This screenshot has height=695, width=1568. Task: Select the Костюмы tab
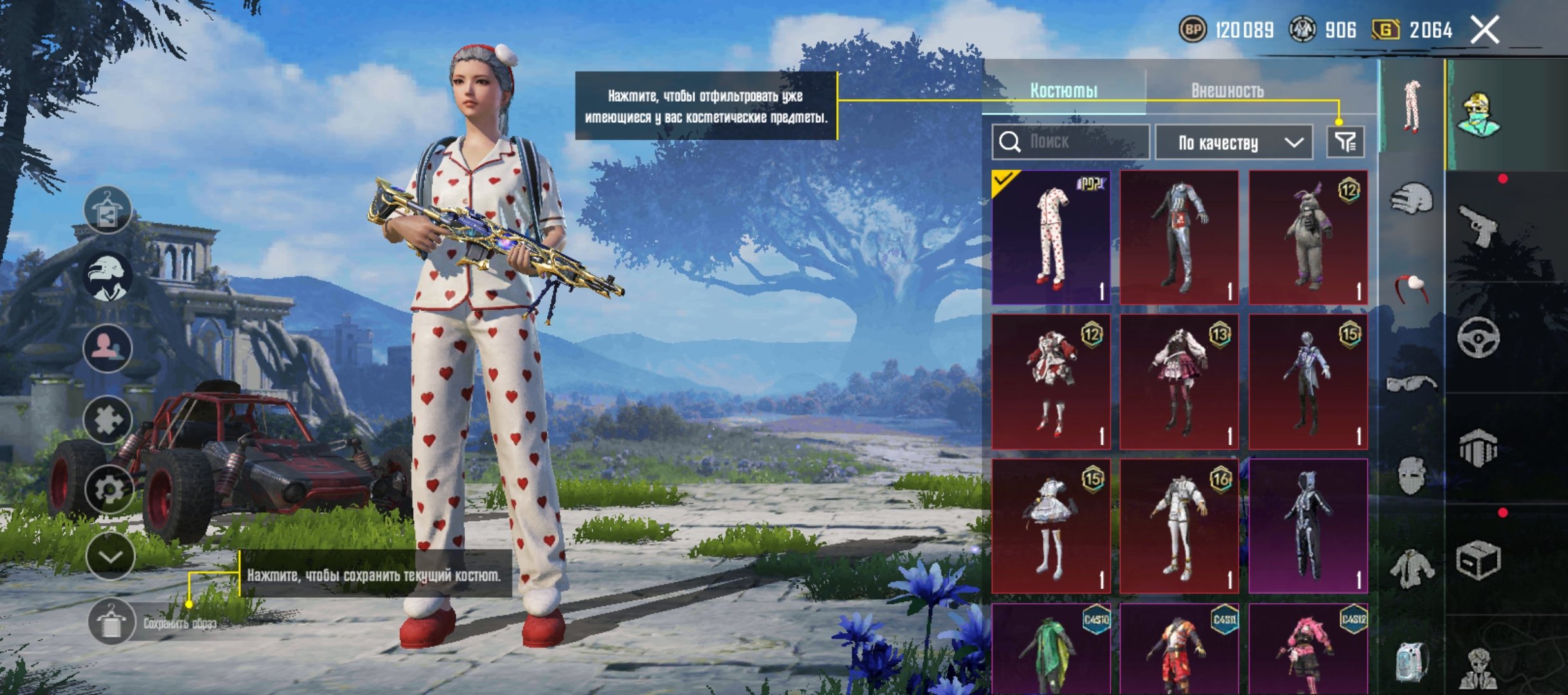coord(1063,91)
